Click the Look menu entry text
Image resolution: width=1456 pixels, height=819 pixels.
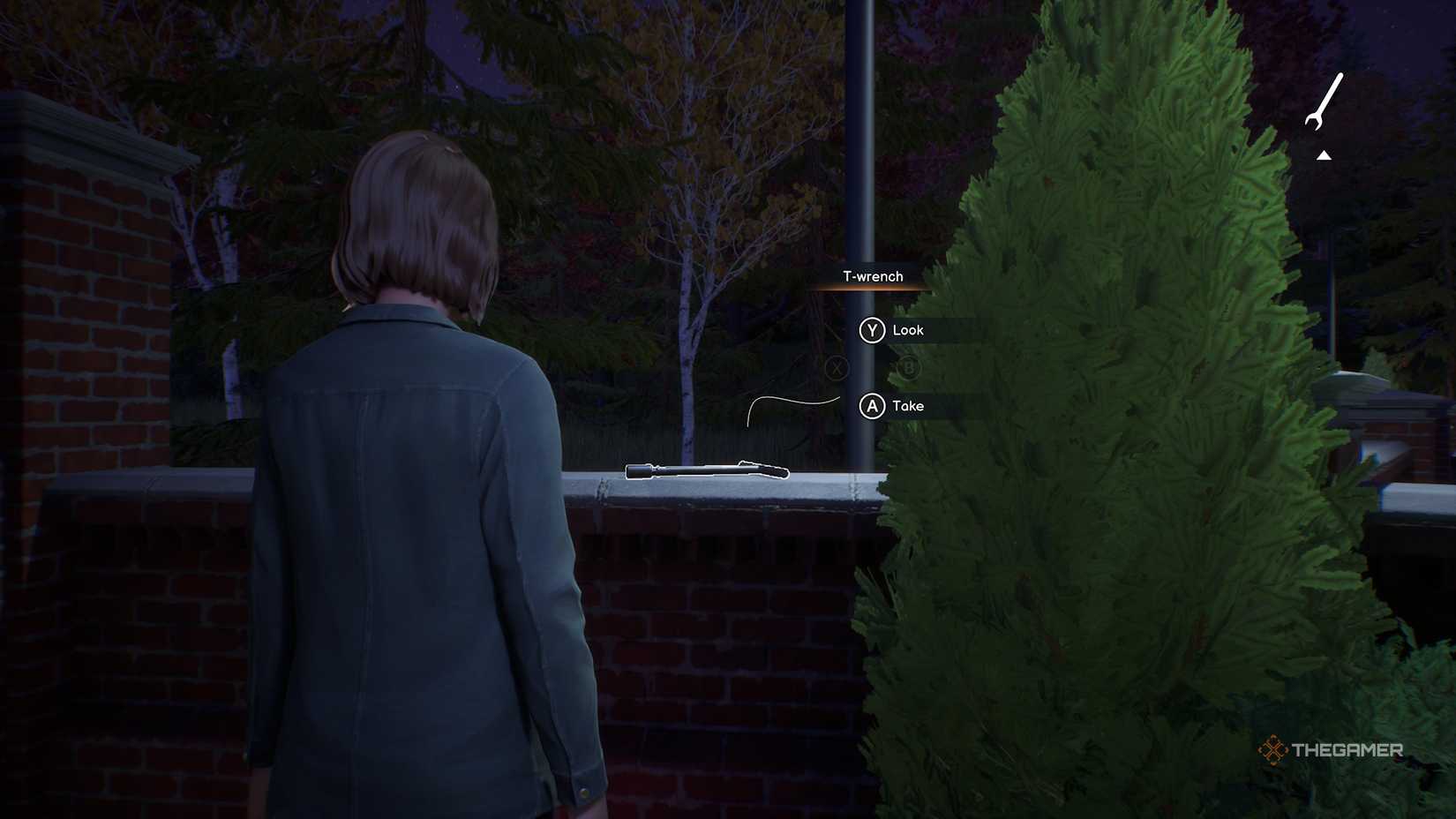coord(909,330)
